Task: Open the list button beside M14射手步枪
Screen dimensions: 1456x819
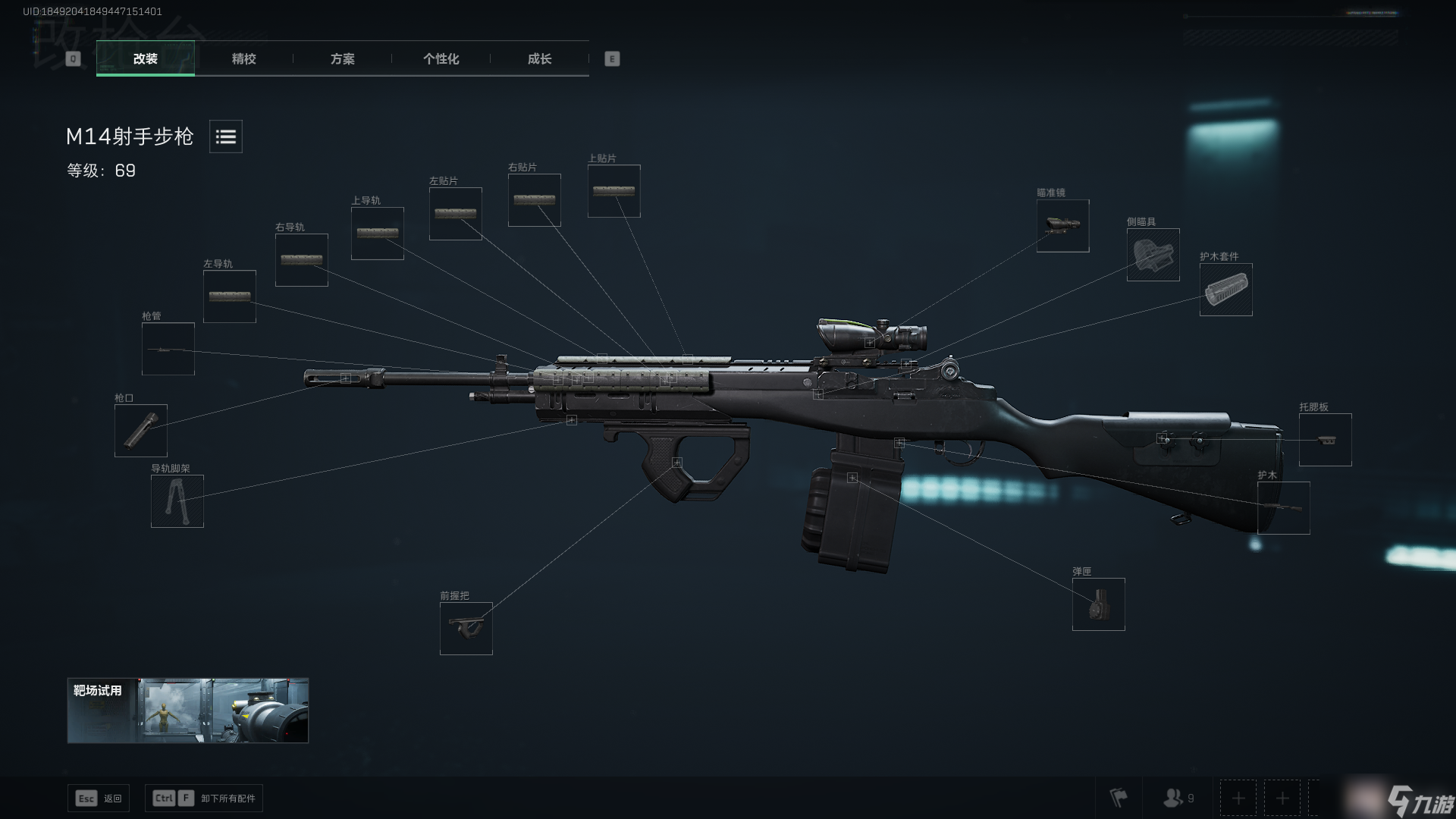Action: pyautogui.click(x=226, y=136)
